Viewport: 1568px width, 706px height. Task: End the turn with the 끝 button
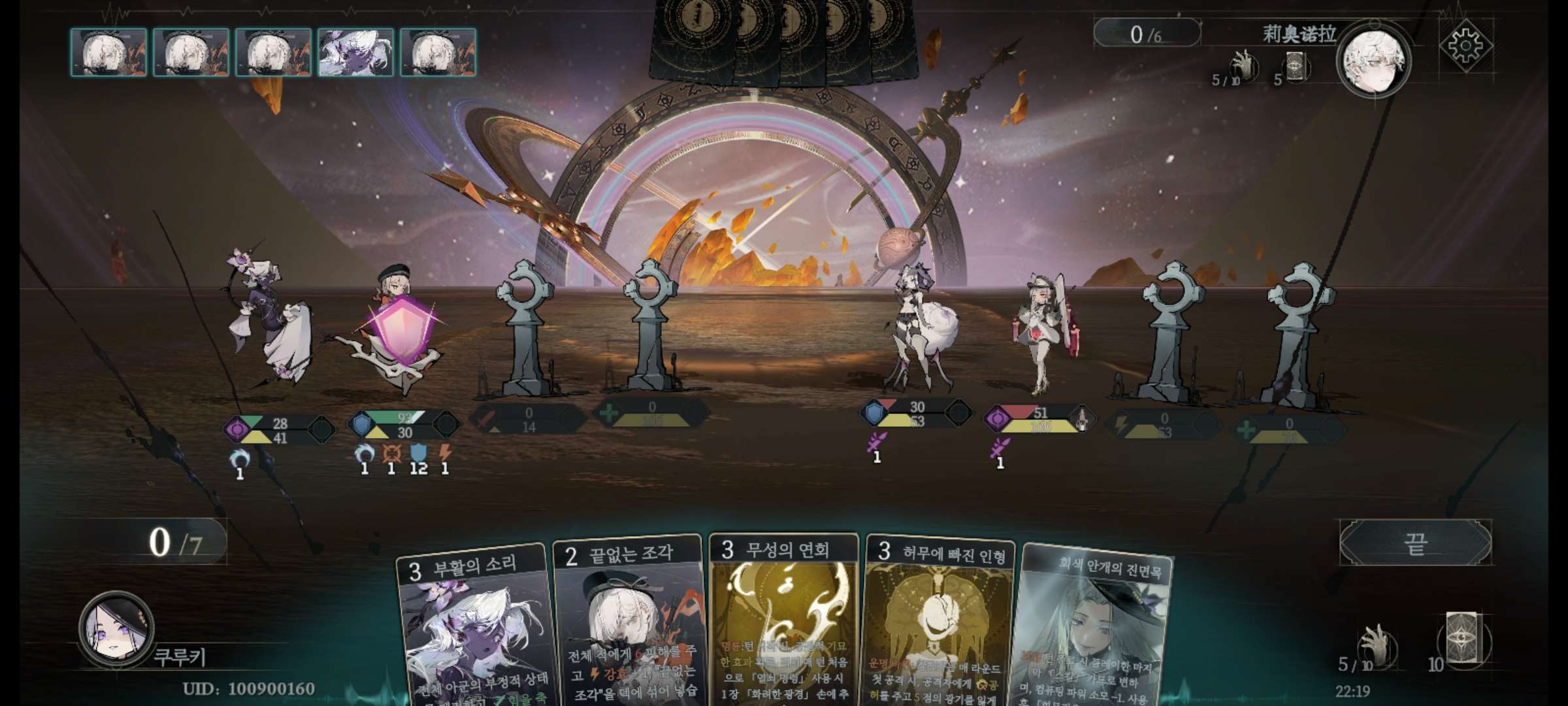click(1415, 543)
